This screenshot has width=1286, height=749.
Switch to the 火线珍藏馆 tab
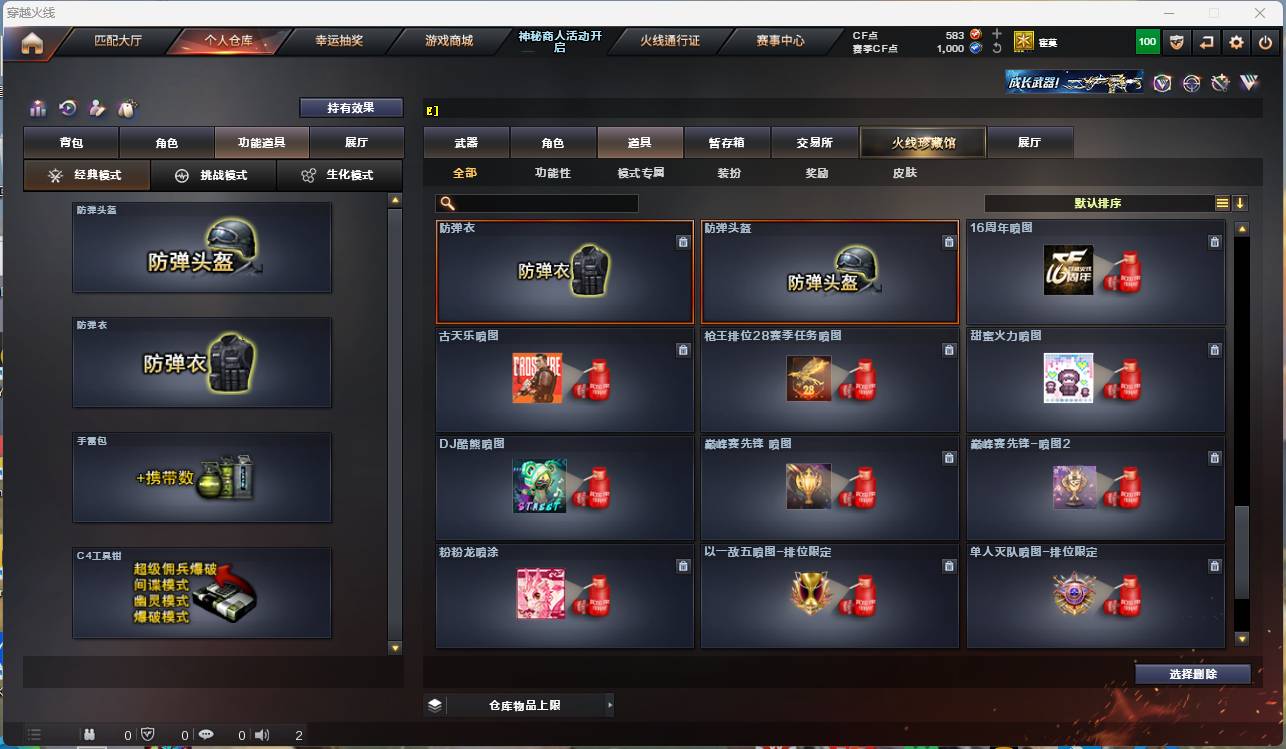click(921, 142)
